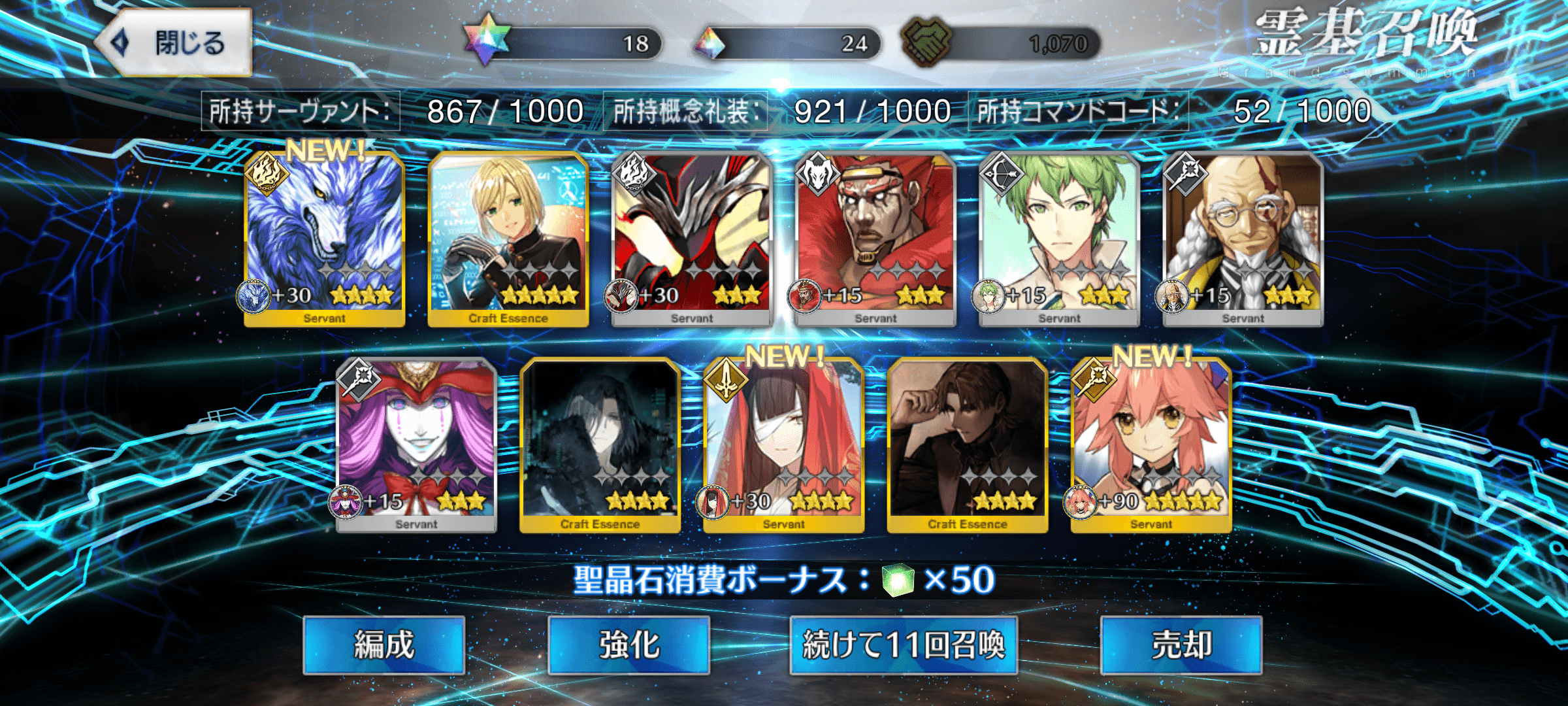The height and width of the screenshot is (706, 1568).
Task: Open the 売却 sell button
Action: (1181, 645)
